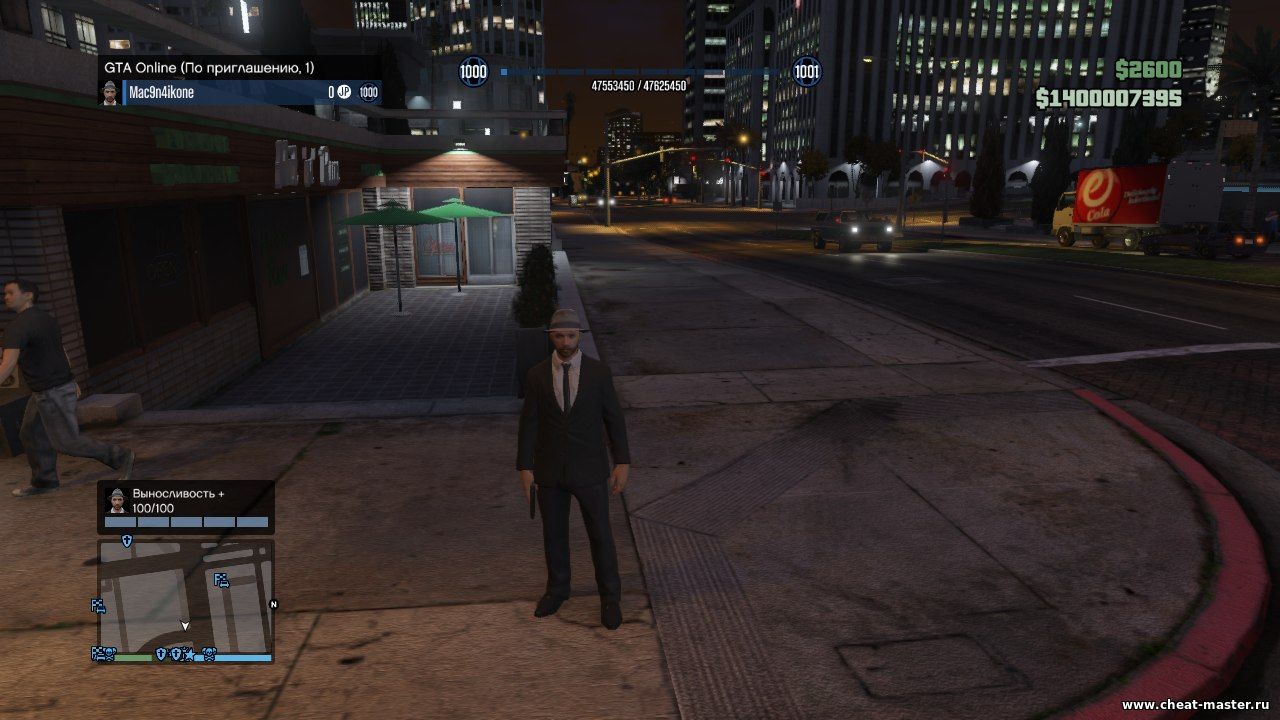Click the www.cheat-master.ru watermark

[1195, 705]
